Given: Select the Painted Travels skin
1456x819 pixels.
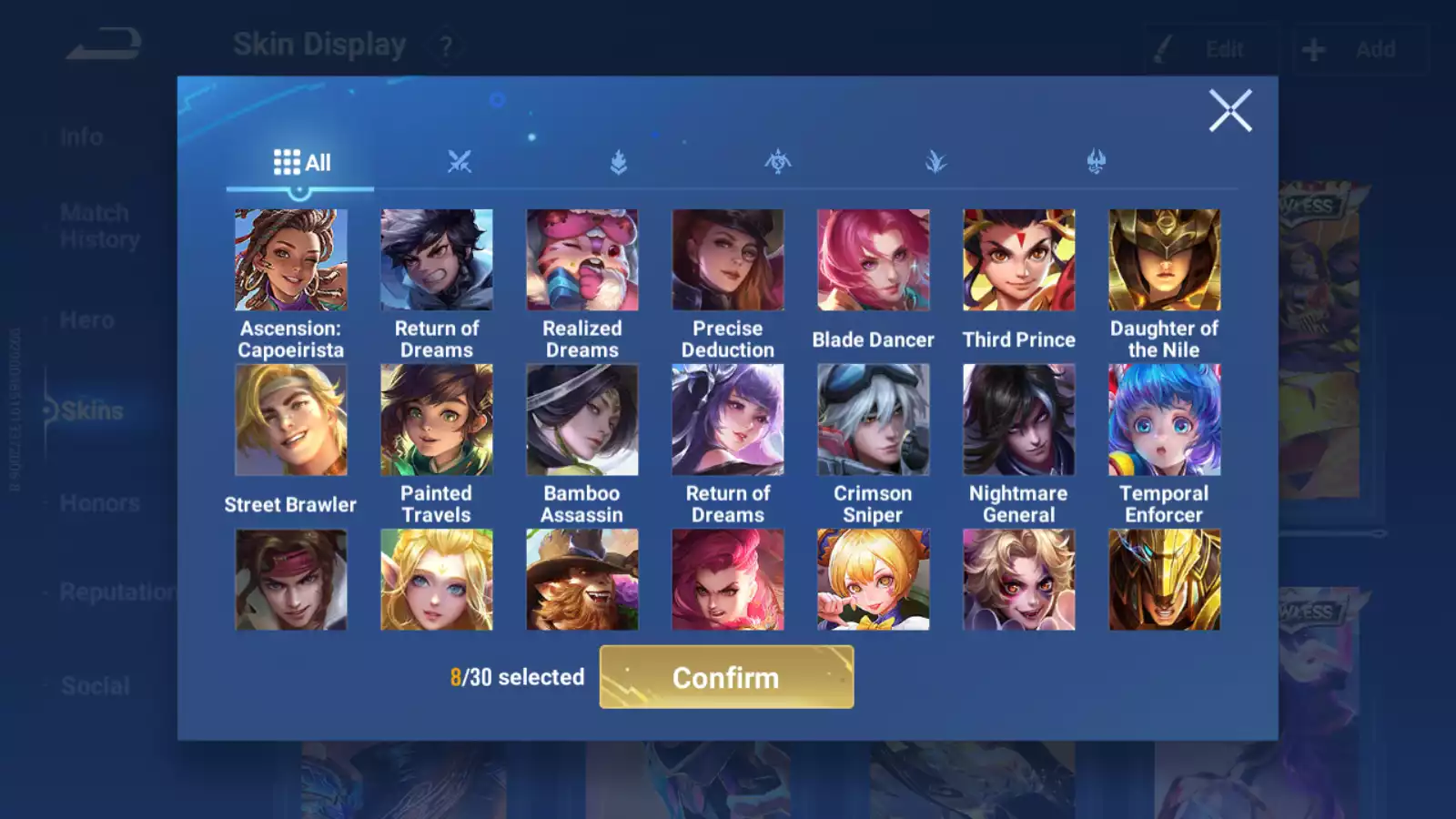Looking at the screenshot, I should [x=437, y=420].
